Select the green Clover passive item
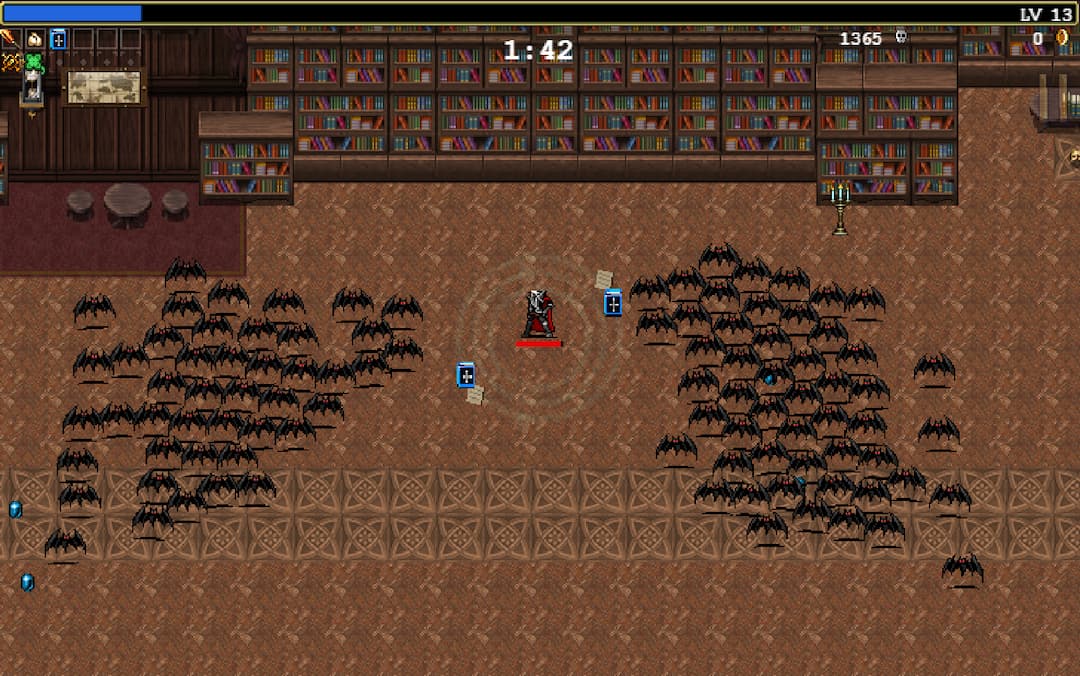 point(35,63)
